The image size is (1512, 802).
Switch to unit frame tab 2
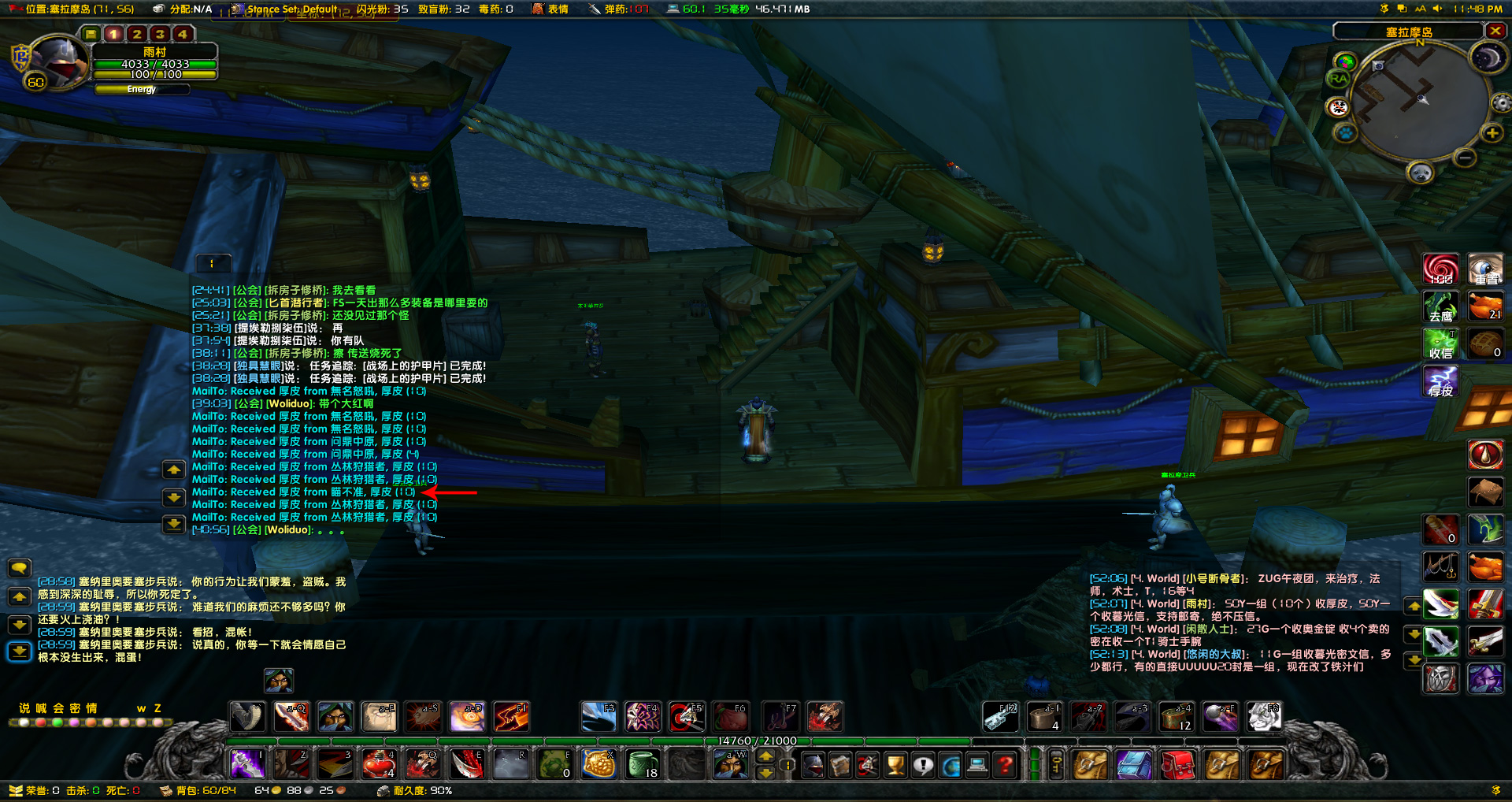[x=136, y=34]
